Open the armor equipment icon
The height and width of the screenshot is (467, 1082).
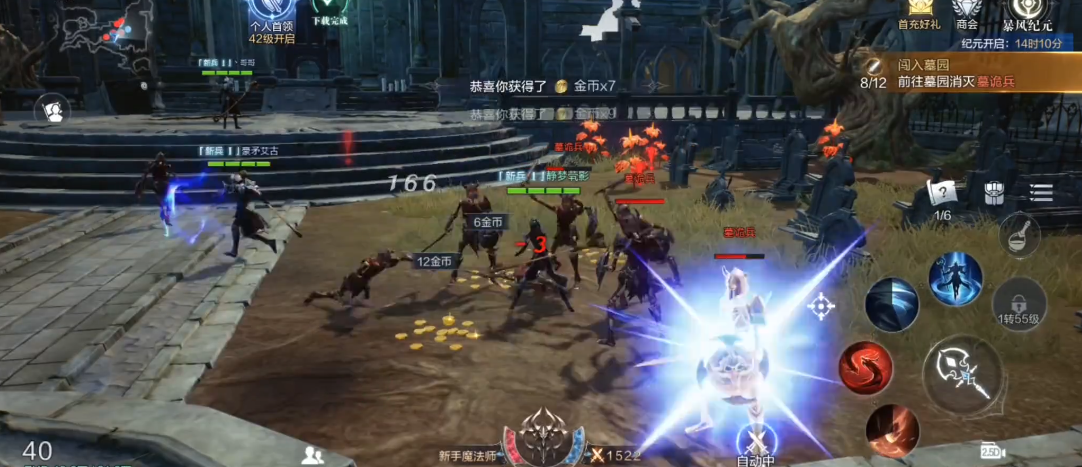[993, 193]
